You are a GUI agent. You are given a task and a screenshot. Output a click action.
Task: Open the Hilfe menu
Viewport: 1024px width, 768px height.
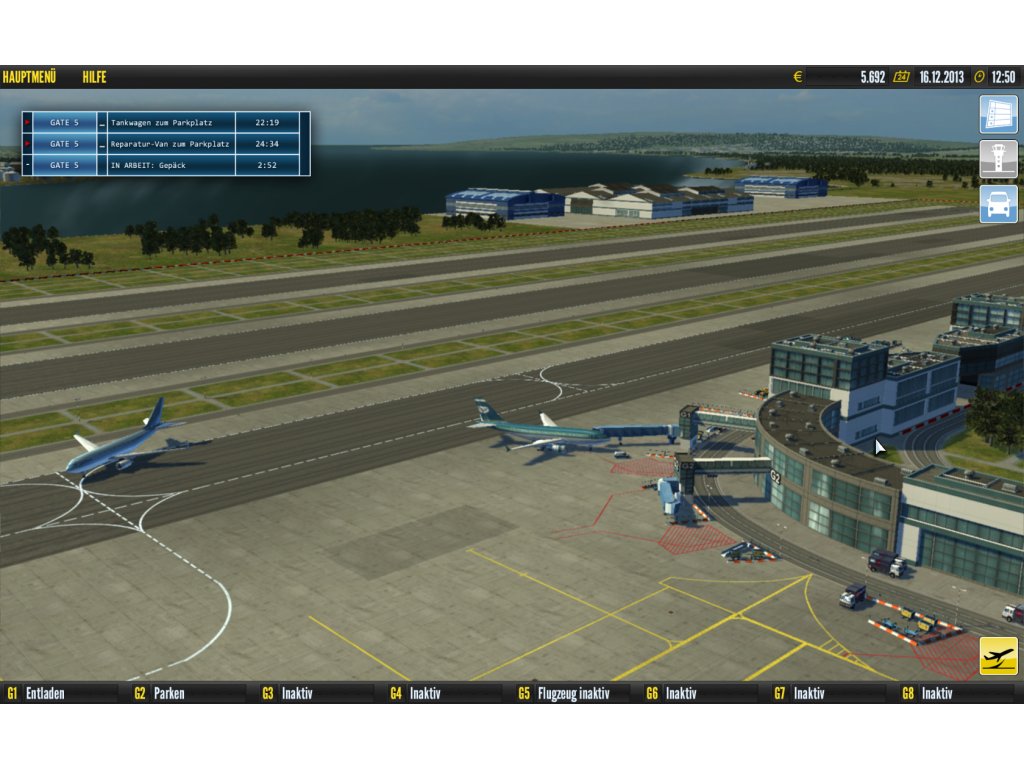click(x=95, y=77)
